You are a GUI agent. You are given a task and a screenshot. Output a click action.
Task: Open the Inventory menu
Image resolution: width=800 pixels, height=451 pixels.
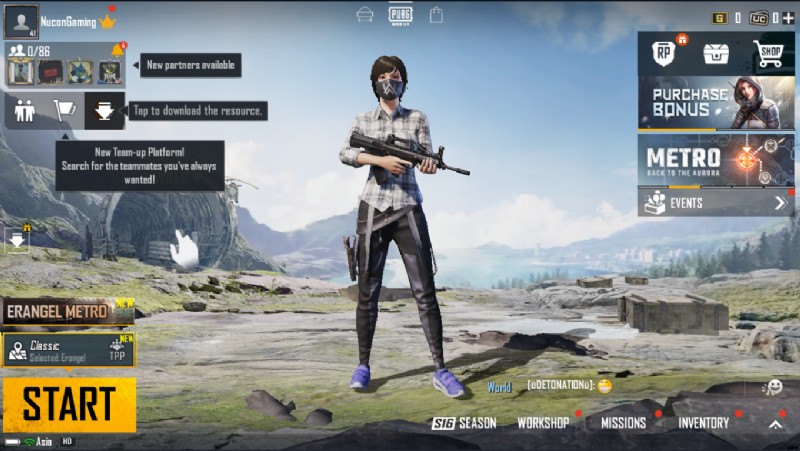(x=704, y=423)
